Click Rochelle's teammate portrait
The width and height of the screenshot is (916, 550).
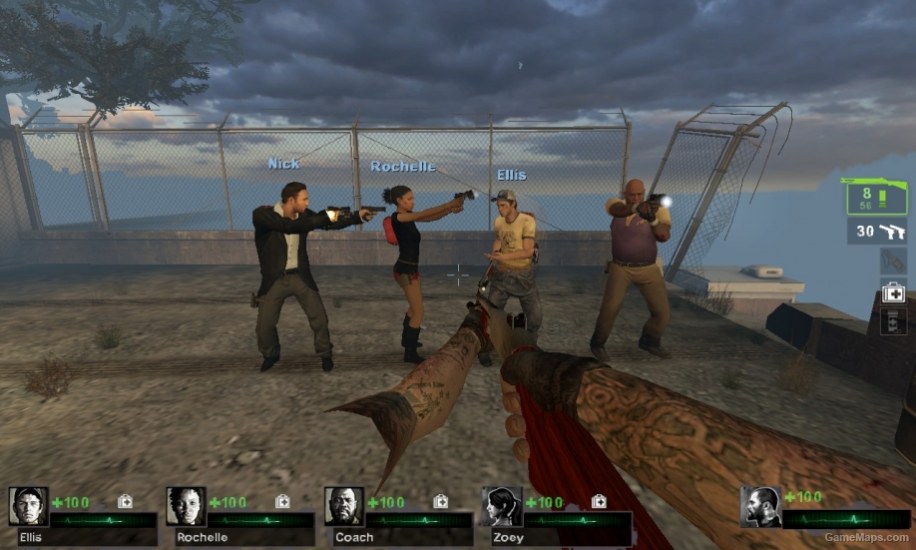(x=186, y=507)
